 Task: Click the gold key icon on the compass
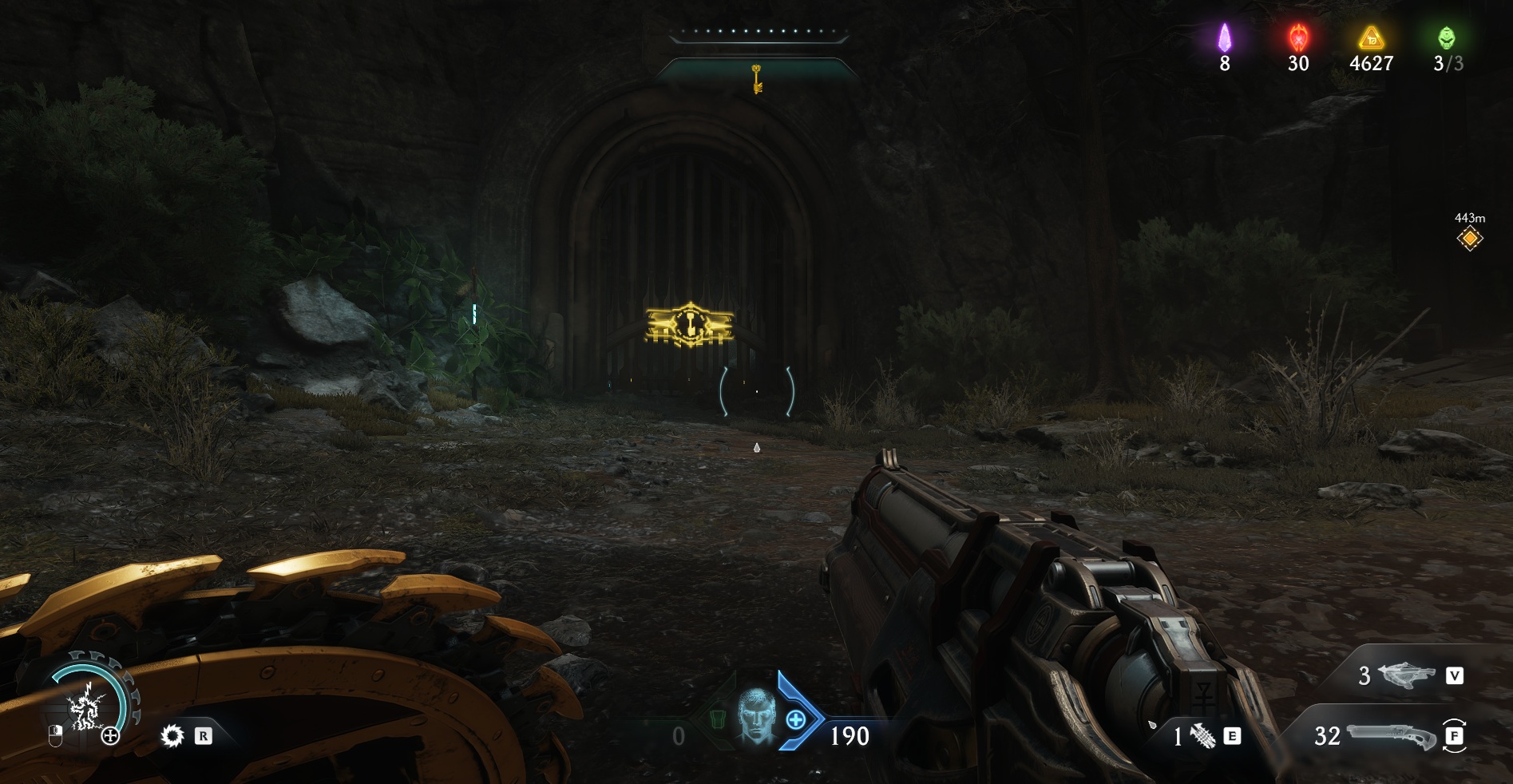point(757,78)
